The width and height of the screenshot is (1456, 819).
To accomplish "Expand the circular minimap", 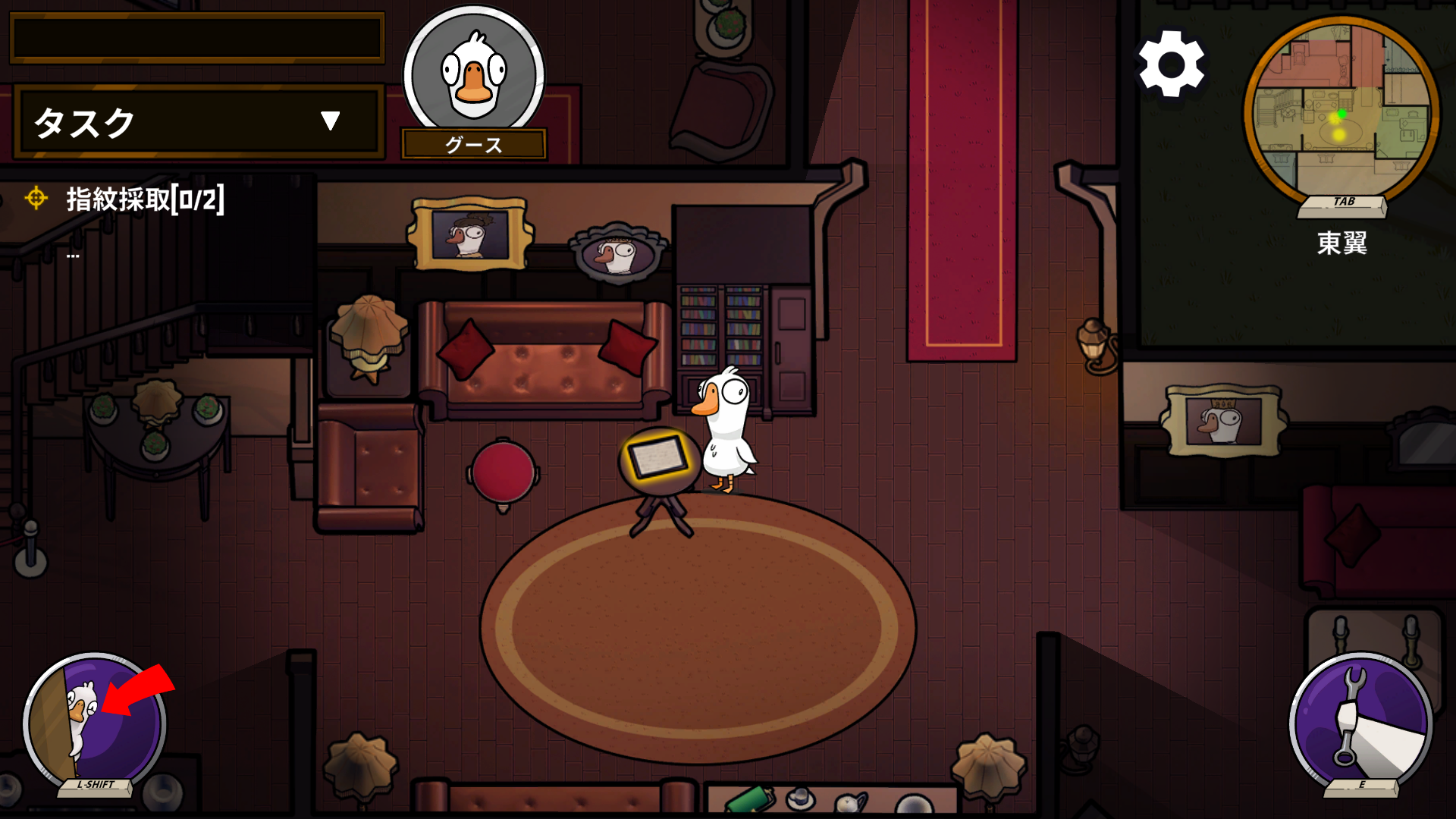I will (1341, 111).
